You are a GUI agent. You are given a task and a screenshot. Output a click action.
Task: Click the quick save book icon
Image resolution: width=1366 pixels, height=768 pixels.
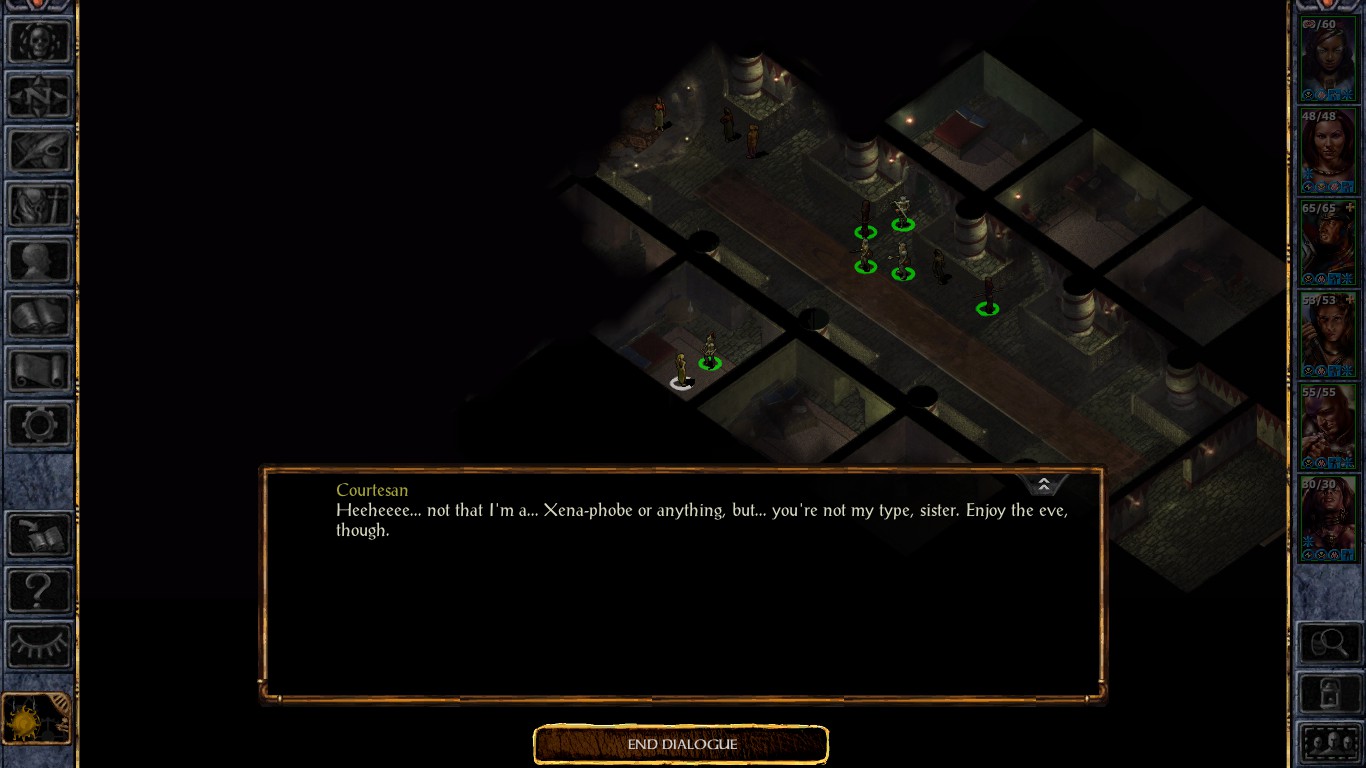coord(39,536)
